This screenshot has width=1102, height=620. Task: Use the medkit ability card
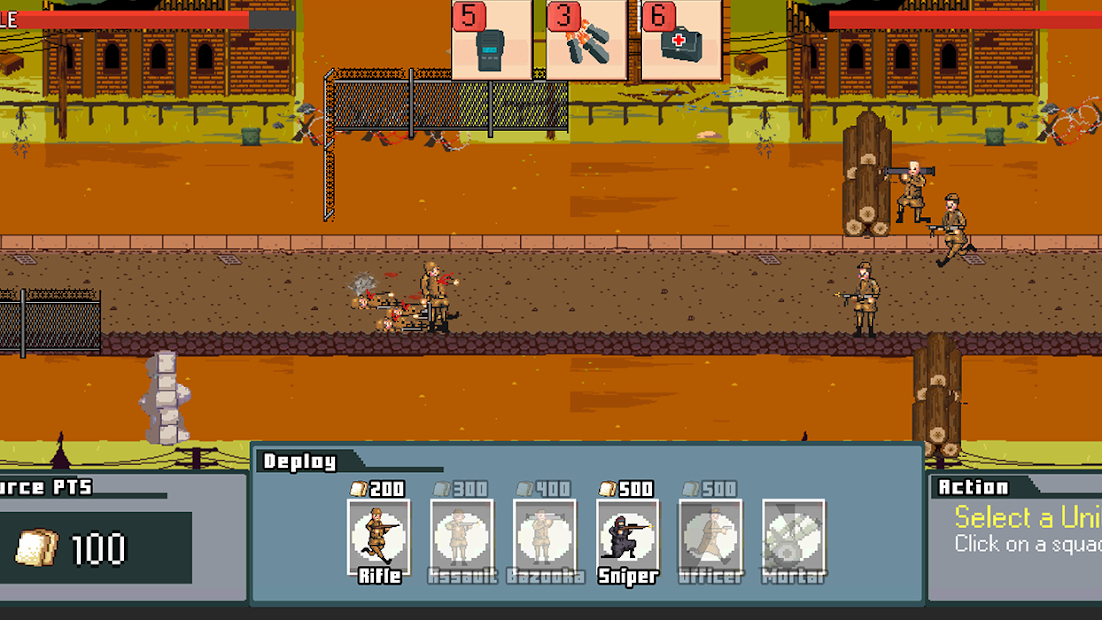coord(680,40)
